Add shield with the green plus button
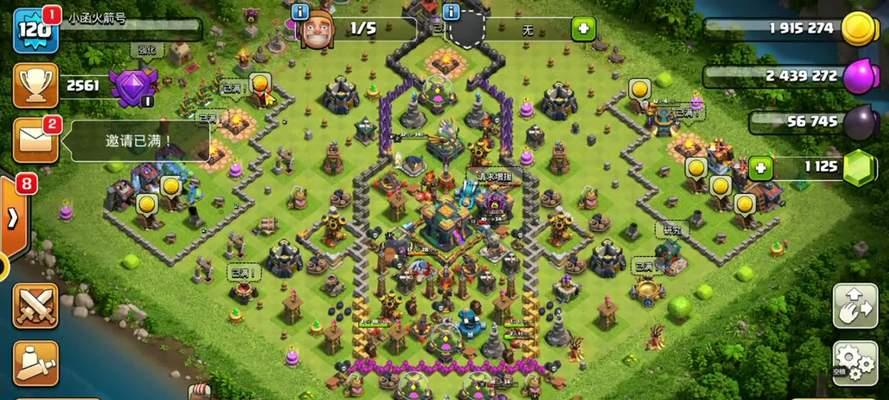Image resolution: width=889 pixels, height=400 pixels. coord(584,30)
